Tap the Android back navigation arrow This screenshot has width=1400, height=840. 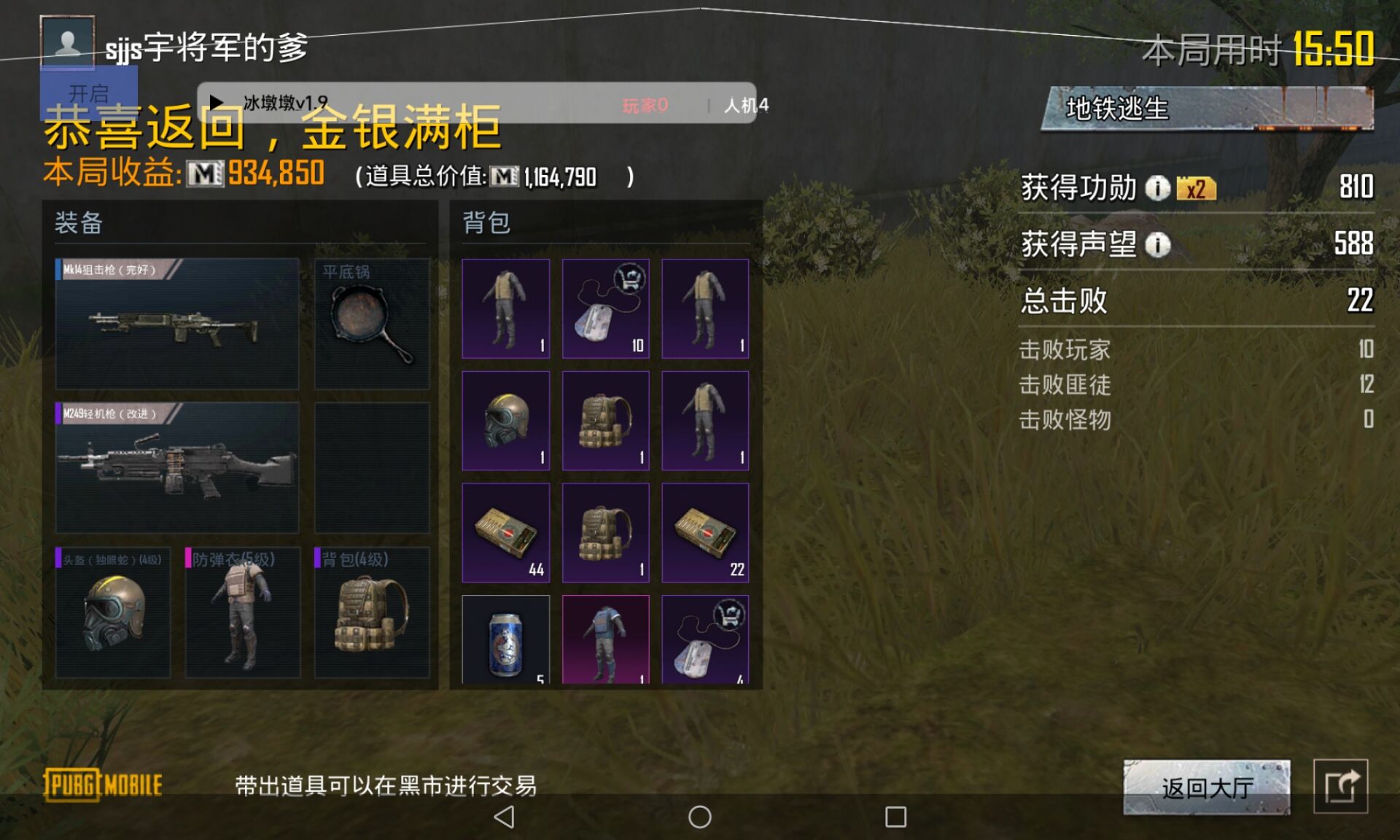pos(504,817)
